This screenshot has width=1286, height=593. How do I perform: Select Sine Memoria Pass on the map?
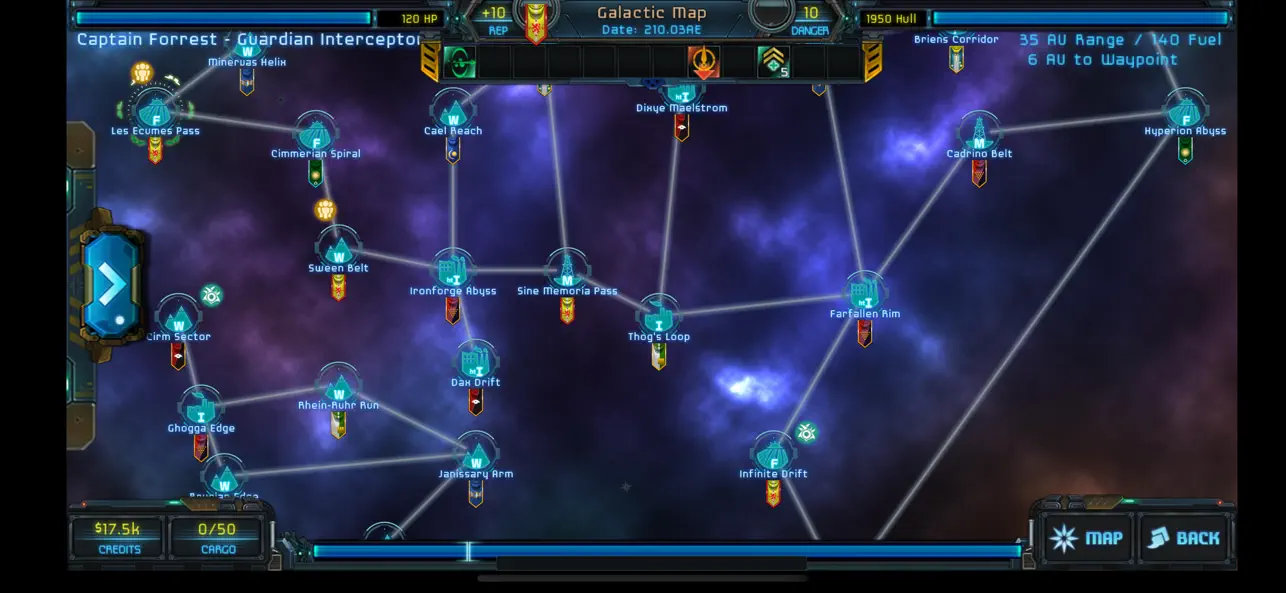click(567, 270)
